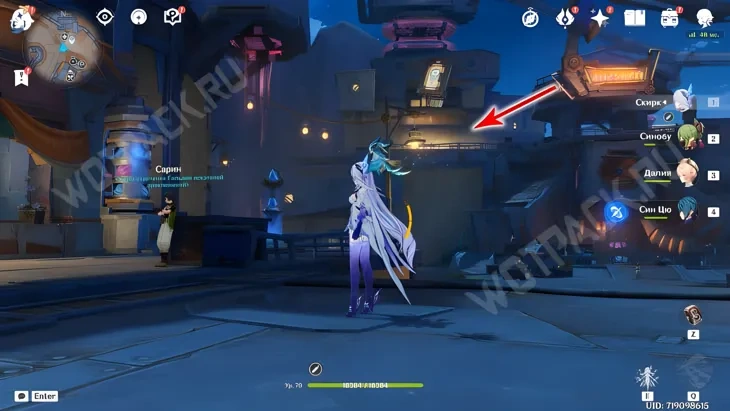Open the Paimon menu

pos(19,17)
